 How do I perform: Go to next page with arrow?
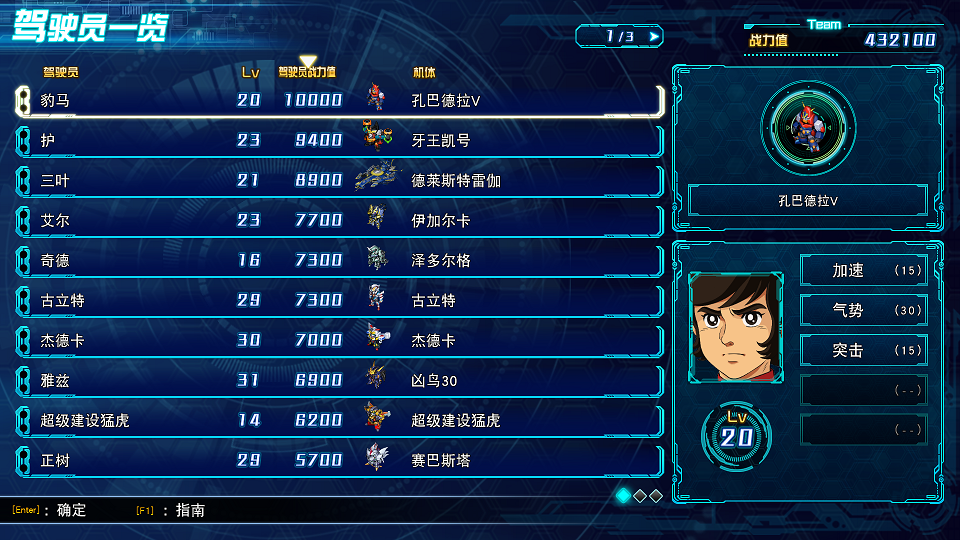(655, 37)
